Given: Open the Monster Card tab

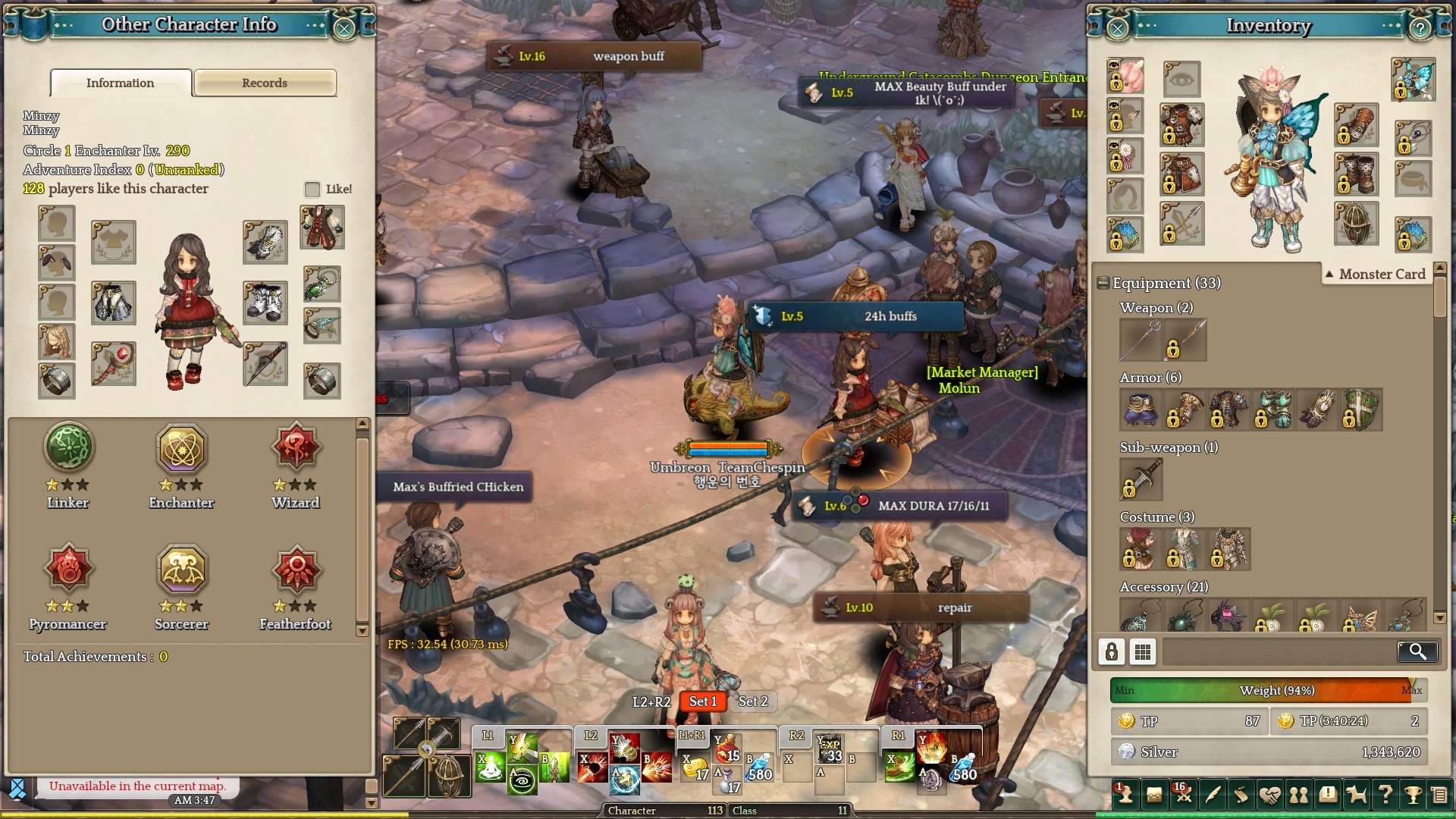Looking at the screenshot, I should [x=1375, y=274].
